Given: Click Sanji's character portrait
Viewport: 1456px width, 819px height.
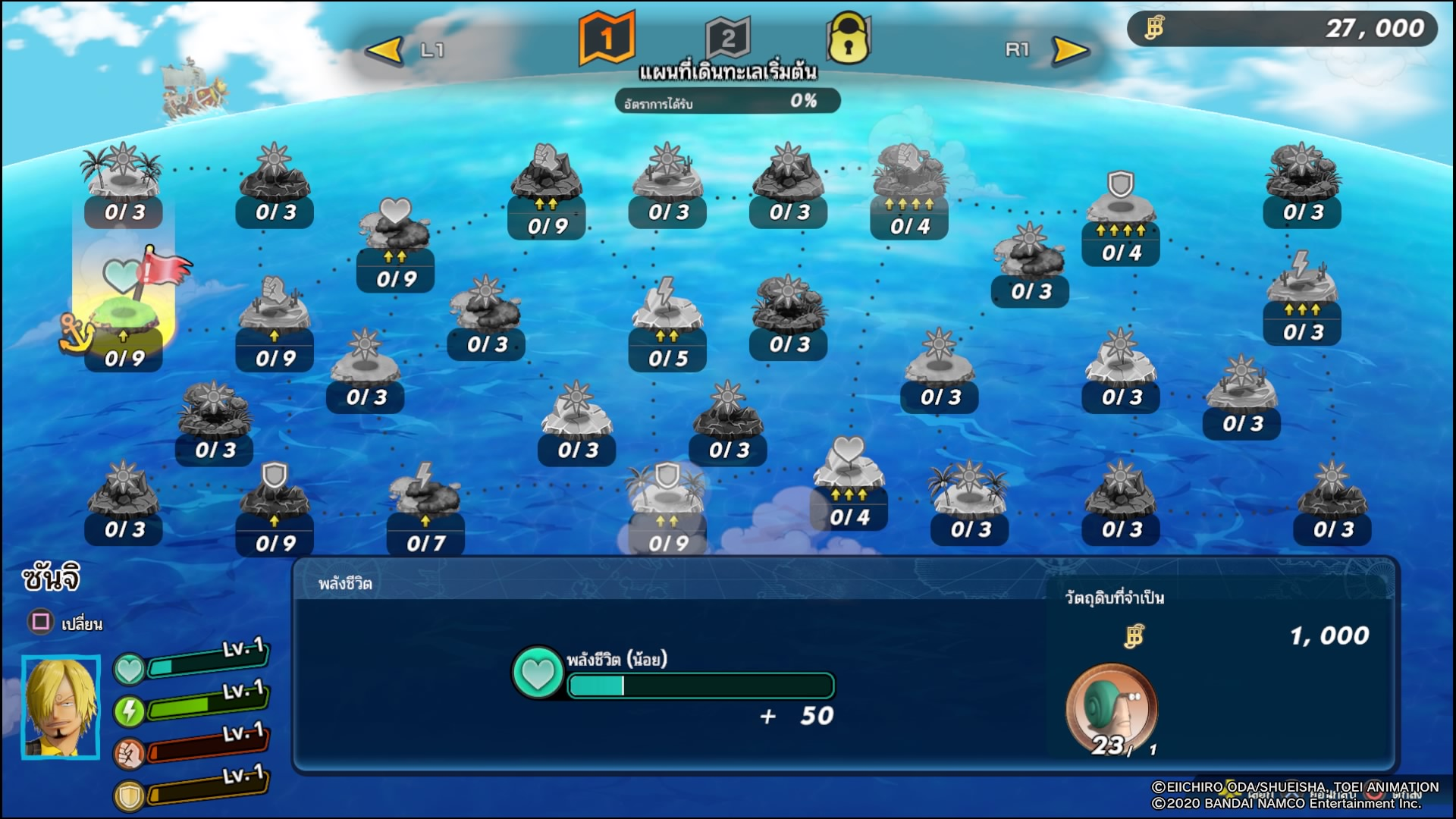Looking at the screenshot, I should pos(61,707).
